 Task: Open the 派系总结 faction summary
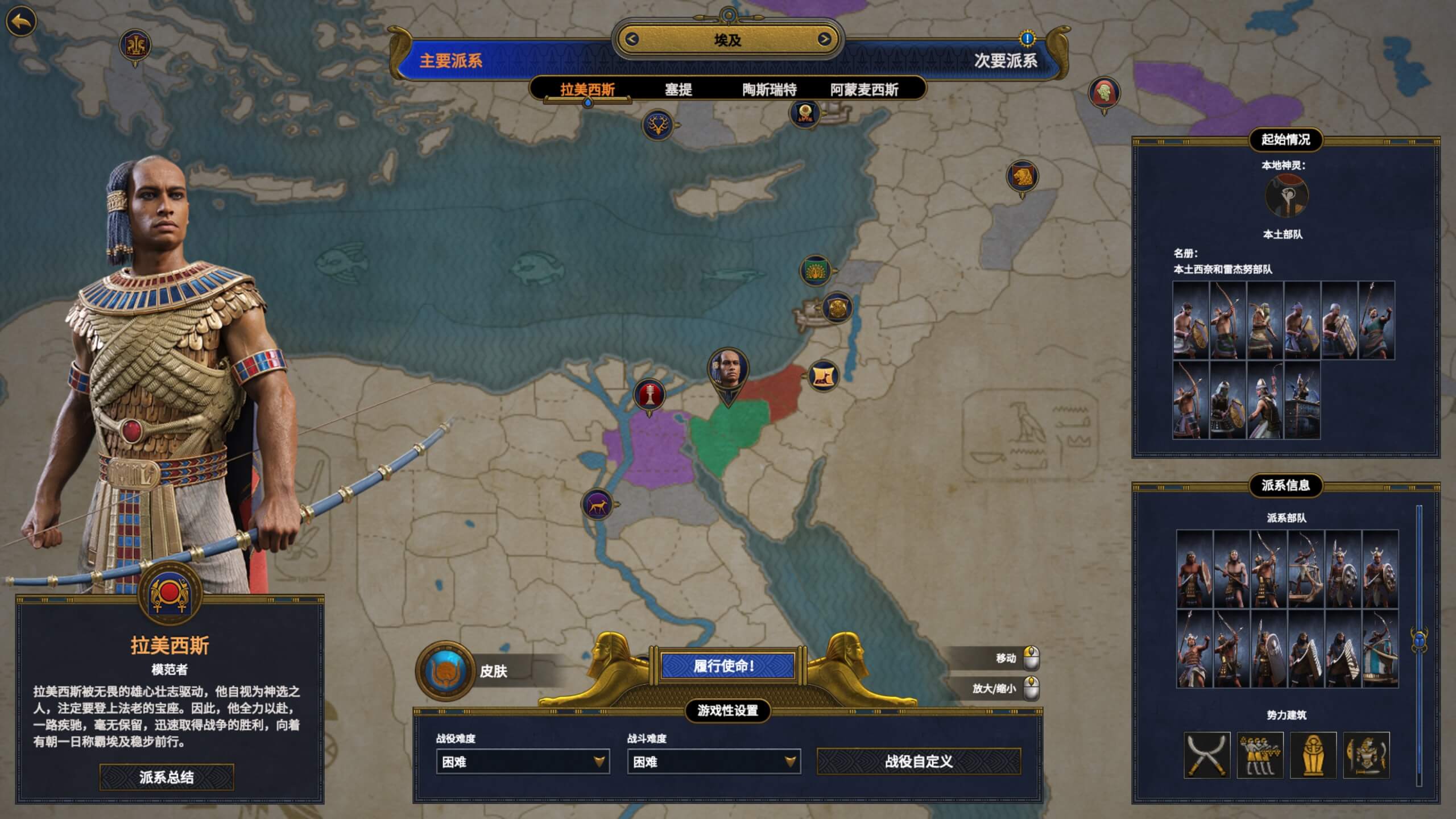pos(167,777)
